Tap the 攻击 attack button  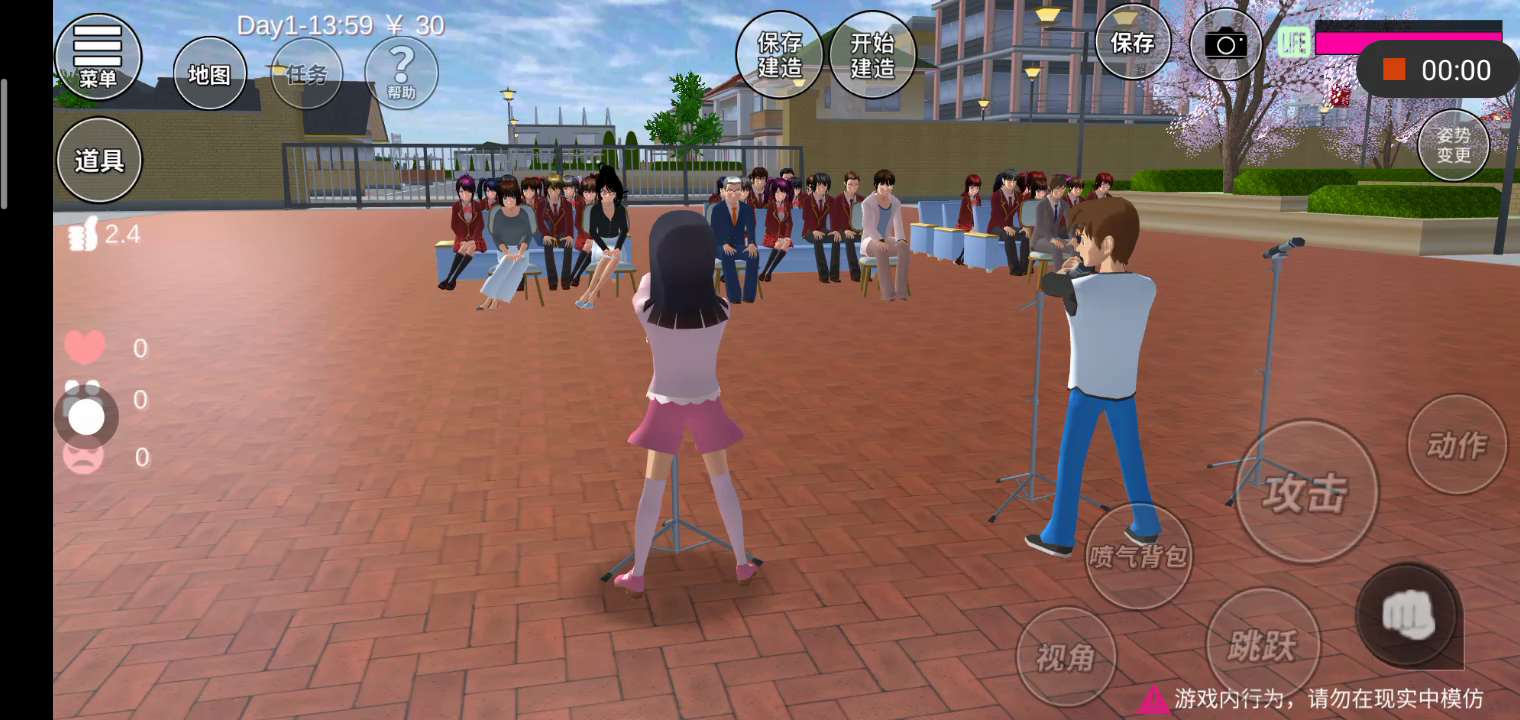point(1306,492)
